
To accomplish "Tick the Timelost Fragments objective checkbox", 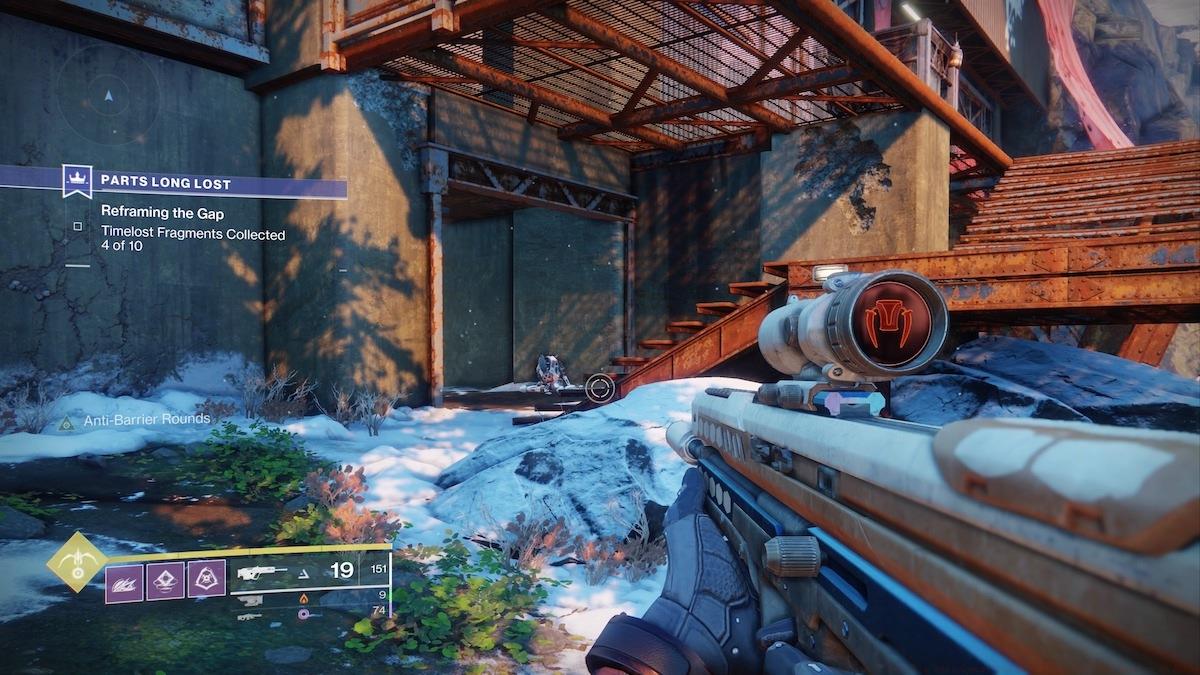I will tap(77, 227).
